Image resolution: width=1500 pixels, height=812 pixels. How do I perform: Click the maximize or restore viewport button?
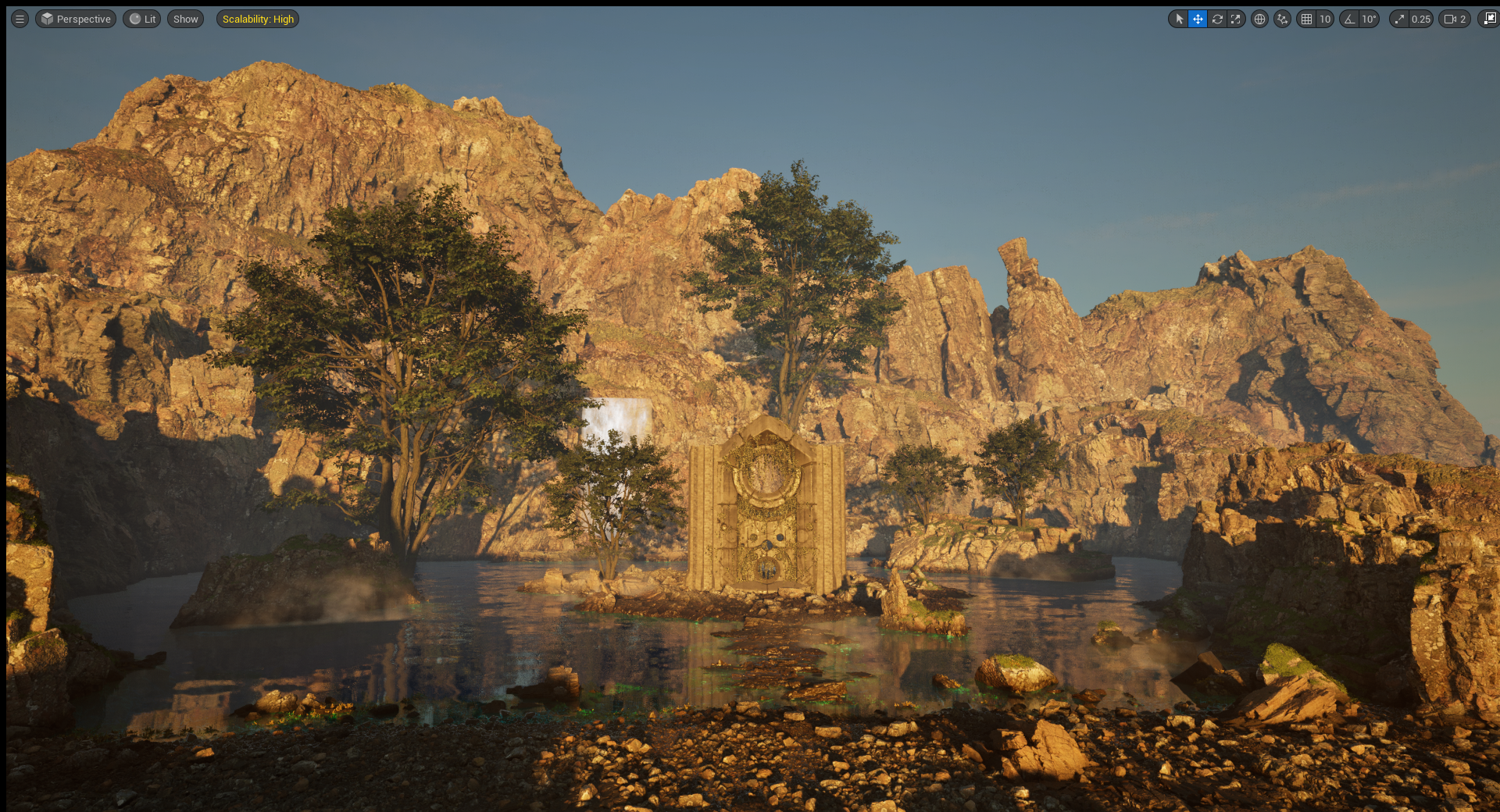tap(1489, 19)
